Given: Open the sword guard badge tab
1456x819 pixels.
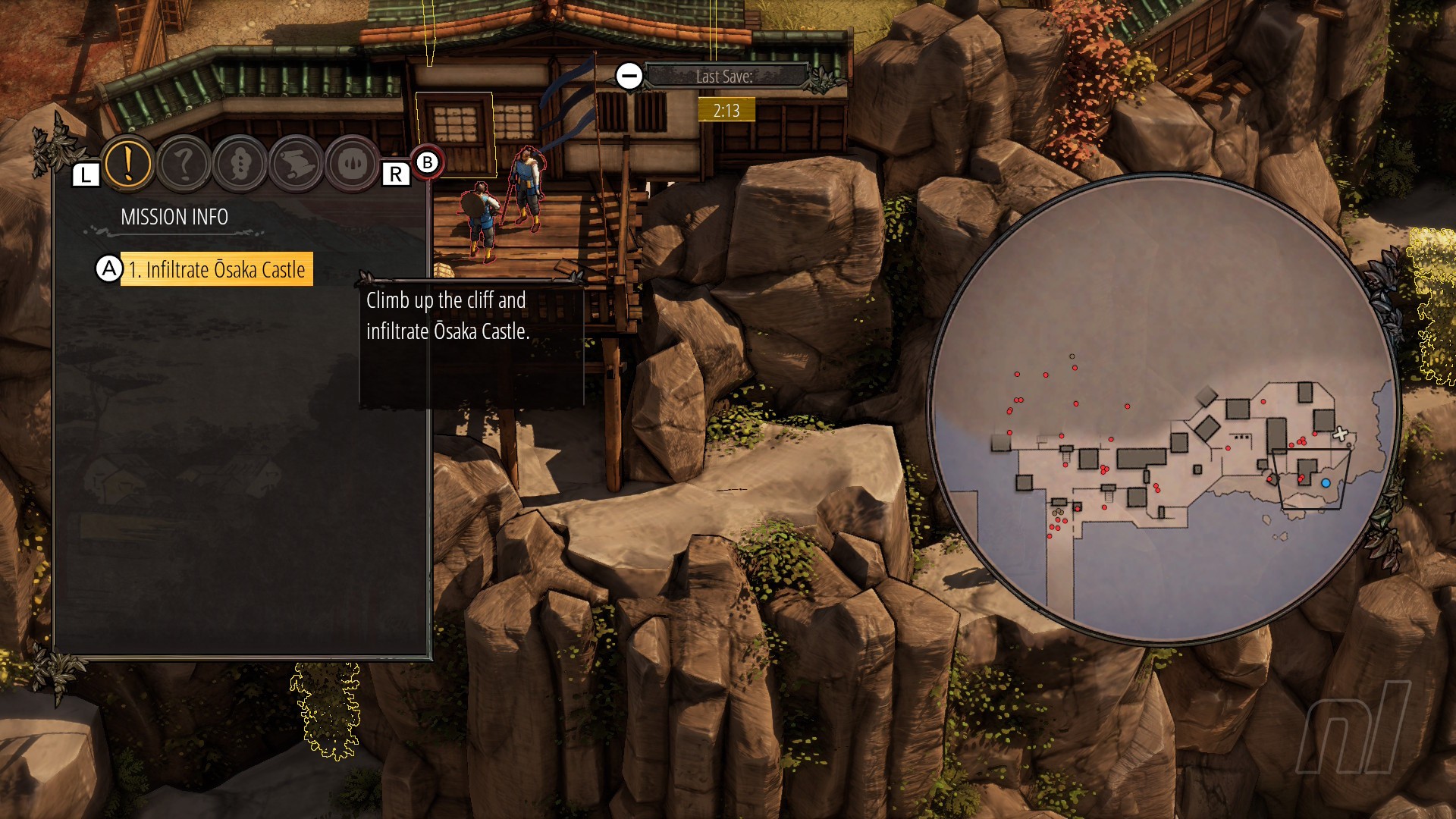Looking at the screenshot, I should pyautogui.click(x=353, y=164).
